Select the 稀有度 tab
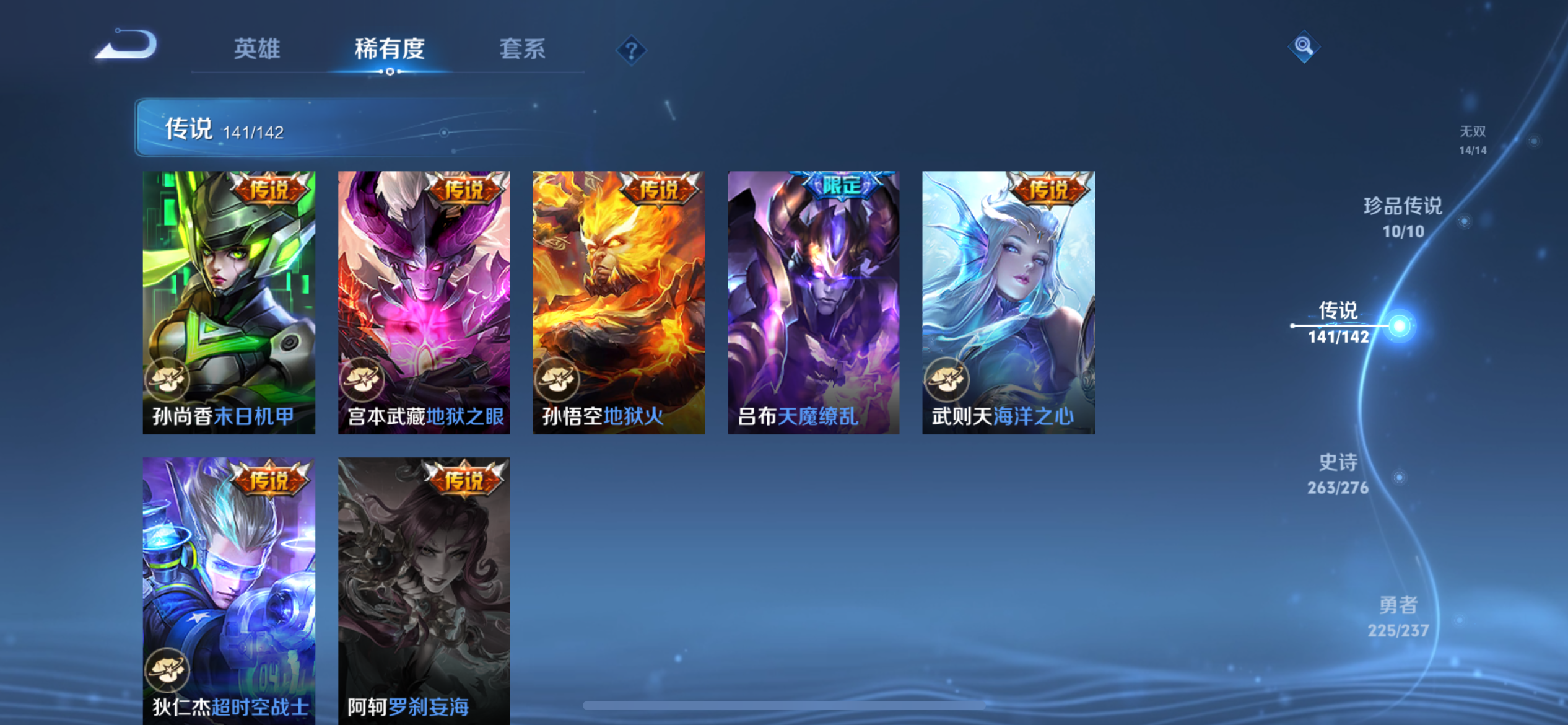The image size is (1568, 725). click(x=389, y=50)
